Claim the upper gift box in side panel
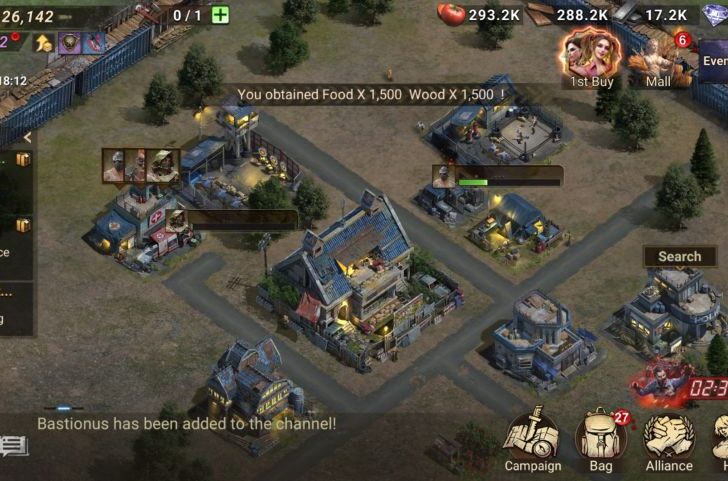Image resolution: width=728 pixels, height=481 pixels. (22, 160)
